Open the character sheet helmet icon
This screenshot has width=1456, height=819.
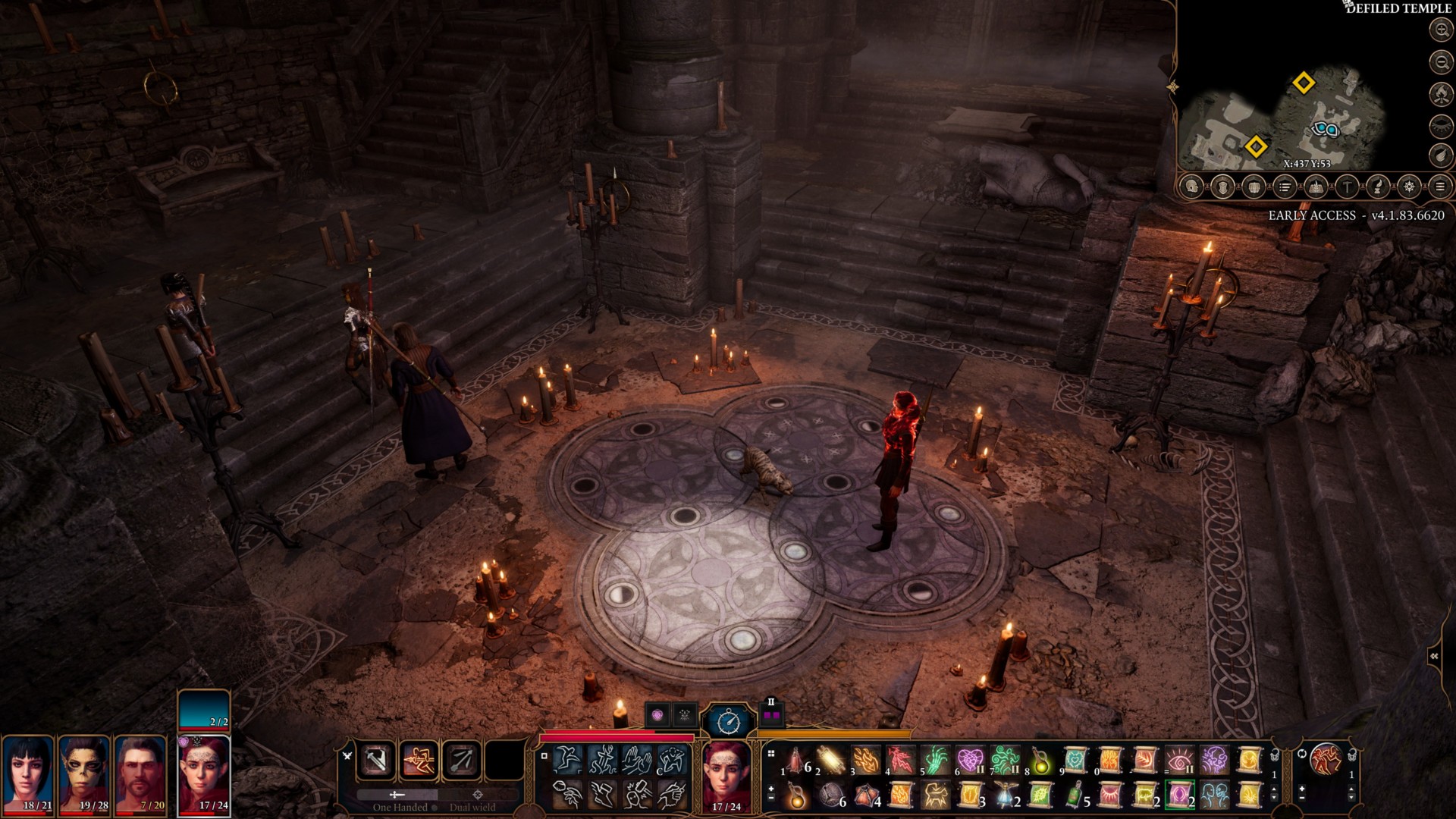tap(1192, 187)
